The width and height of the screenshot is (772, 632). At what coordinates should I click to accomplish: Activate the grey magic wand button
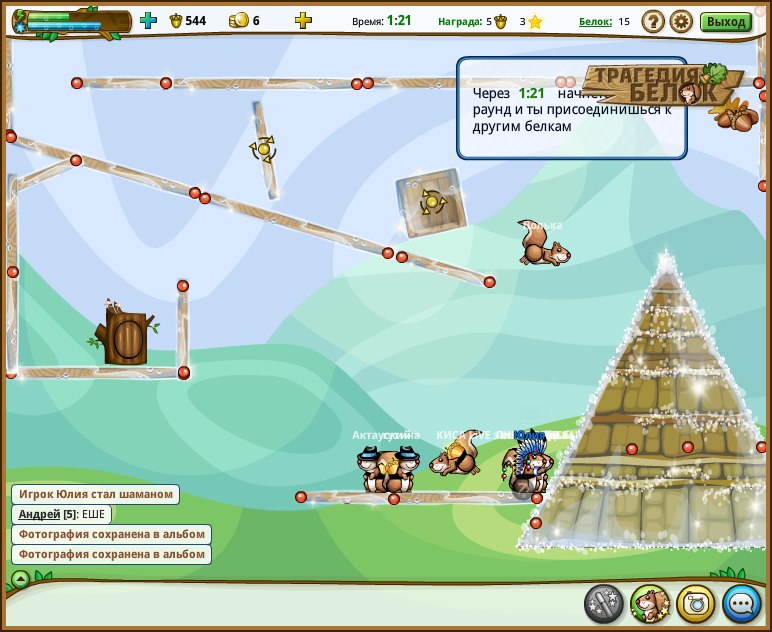coord(604,604)
